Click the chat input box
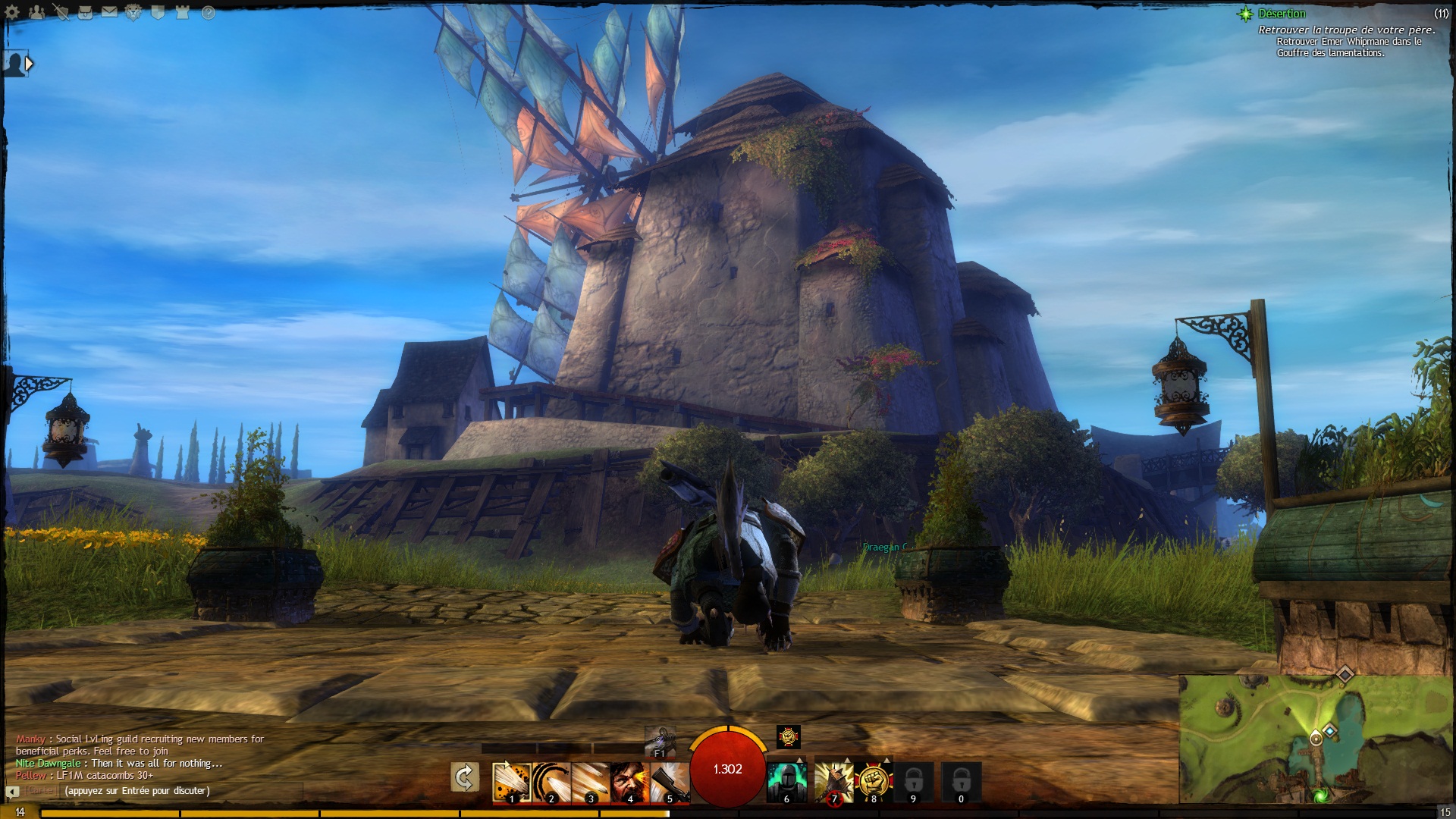1456x819 pixels. 182,791
